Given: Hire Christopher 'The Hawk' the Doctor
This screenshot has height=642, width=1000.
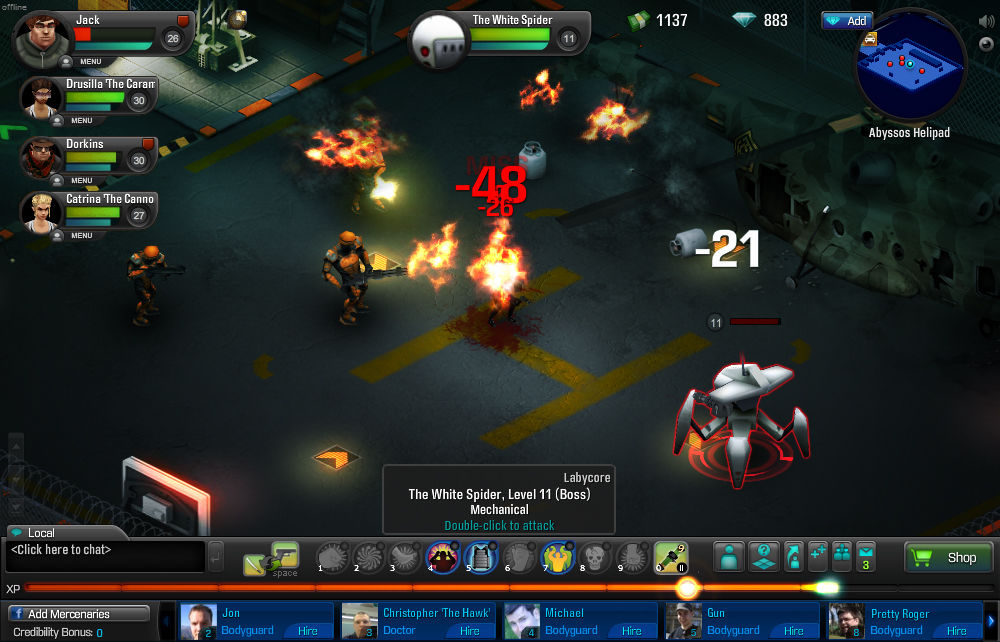Looking at the screenshot, I should [470, 631].
